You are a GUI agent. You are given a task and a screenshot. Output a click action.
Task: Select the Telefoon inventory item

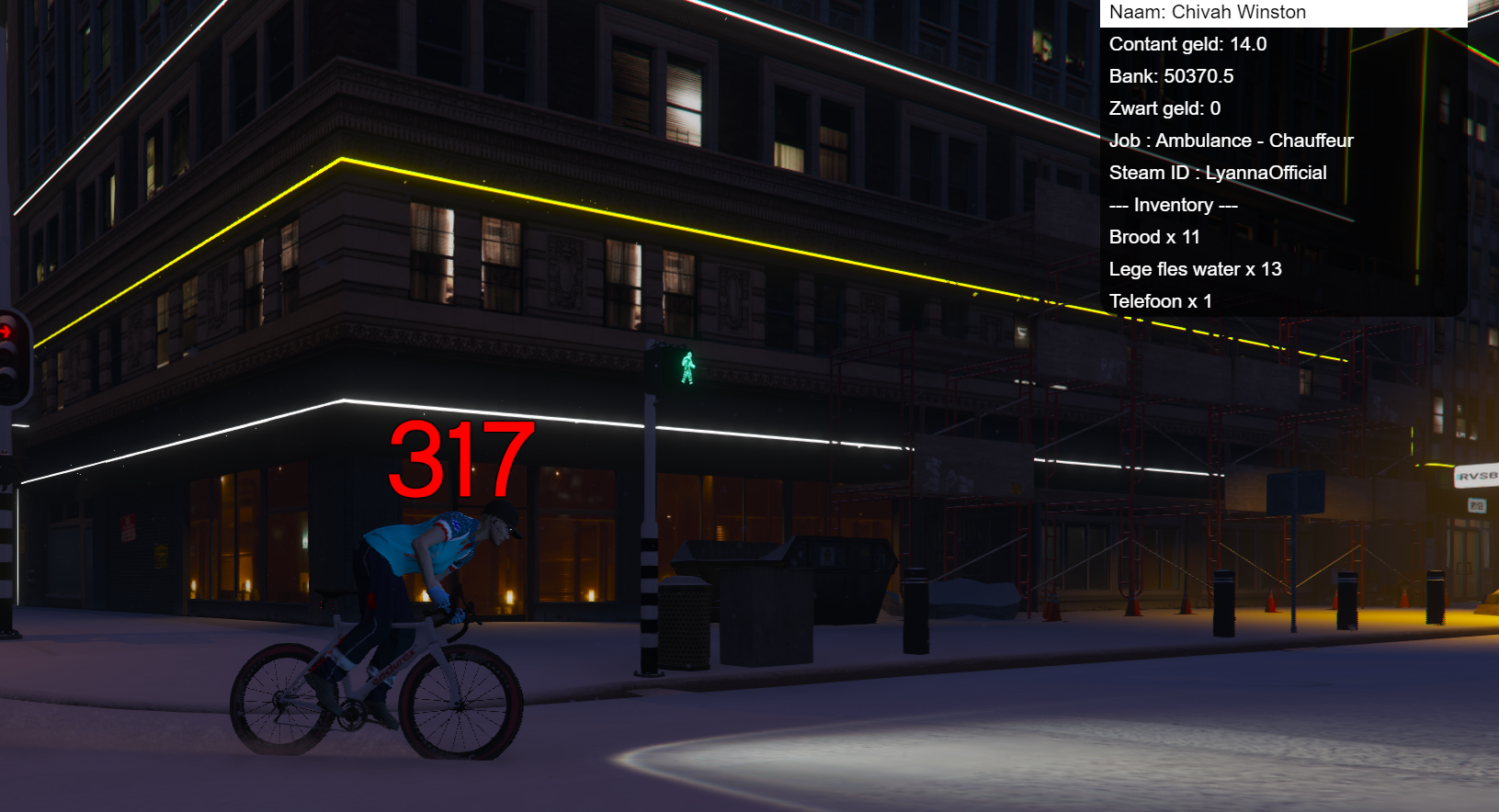[x=1282, y=301]
